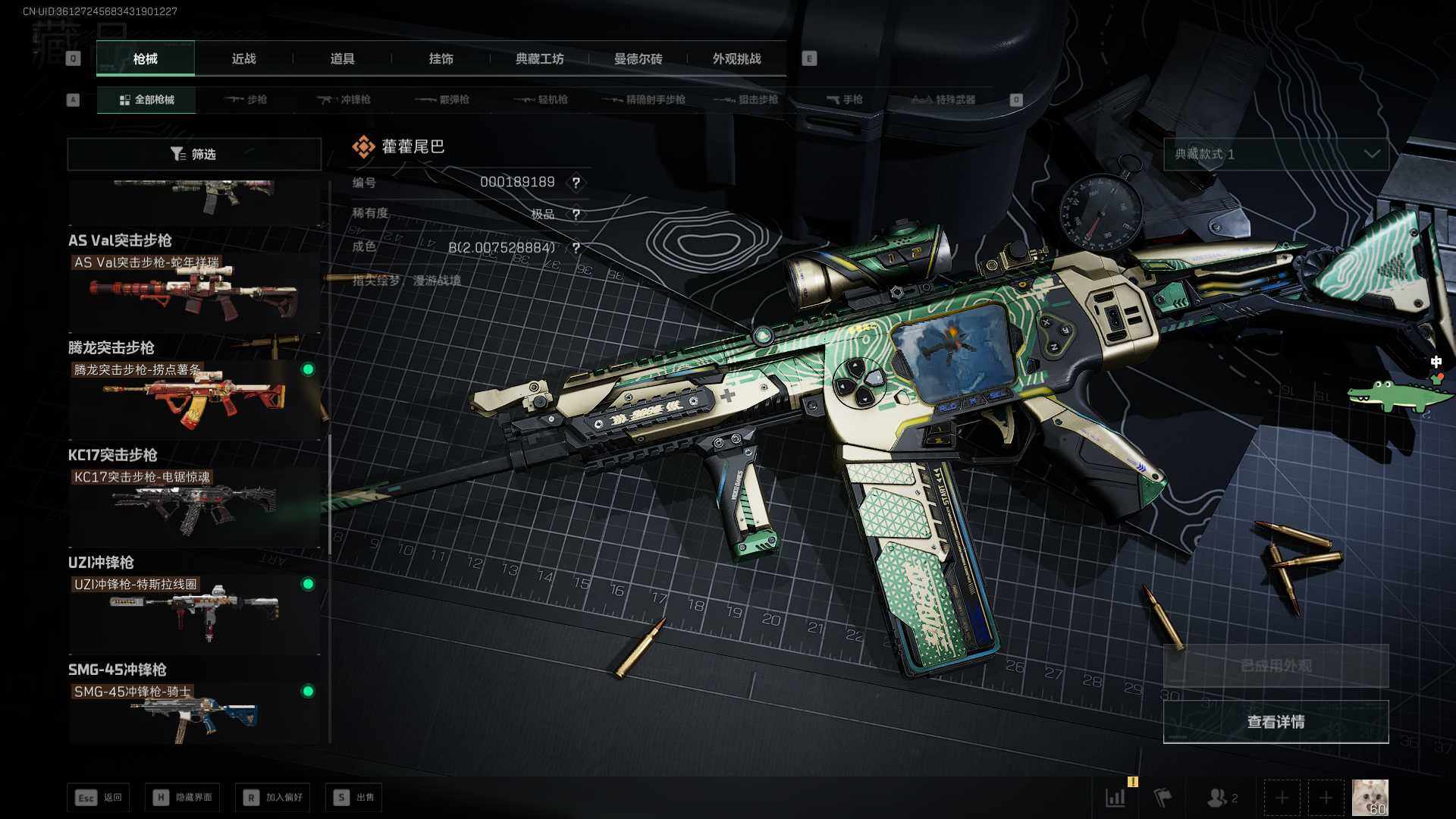Open the 曼德尔砖 tab
1456x819 pixels.
(x=638, y=58)
